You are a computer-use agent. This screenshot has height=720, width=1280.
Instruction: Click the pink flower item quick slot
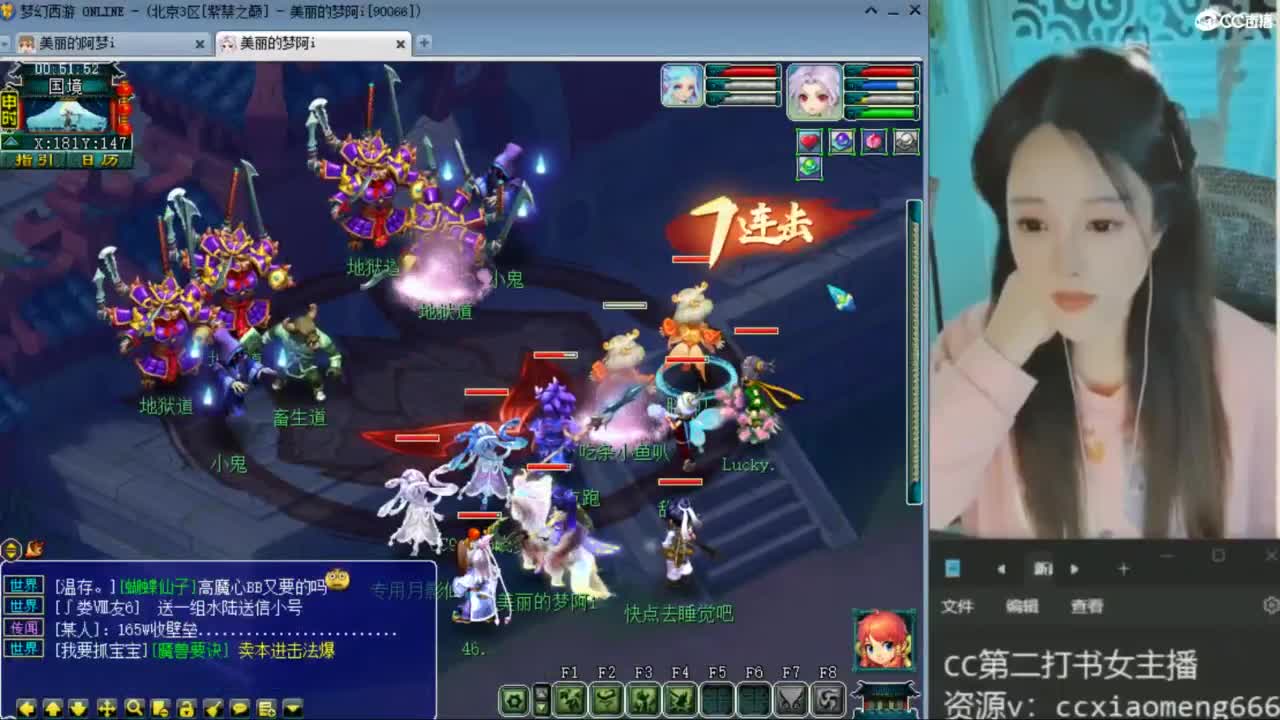872,141
